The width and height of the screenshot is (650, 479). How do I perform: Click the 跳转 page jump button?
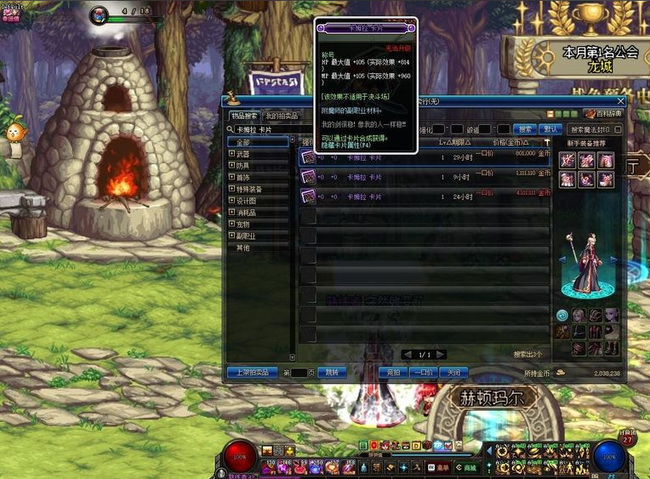[x=332, y=372]
